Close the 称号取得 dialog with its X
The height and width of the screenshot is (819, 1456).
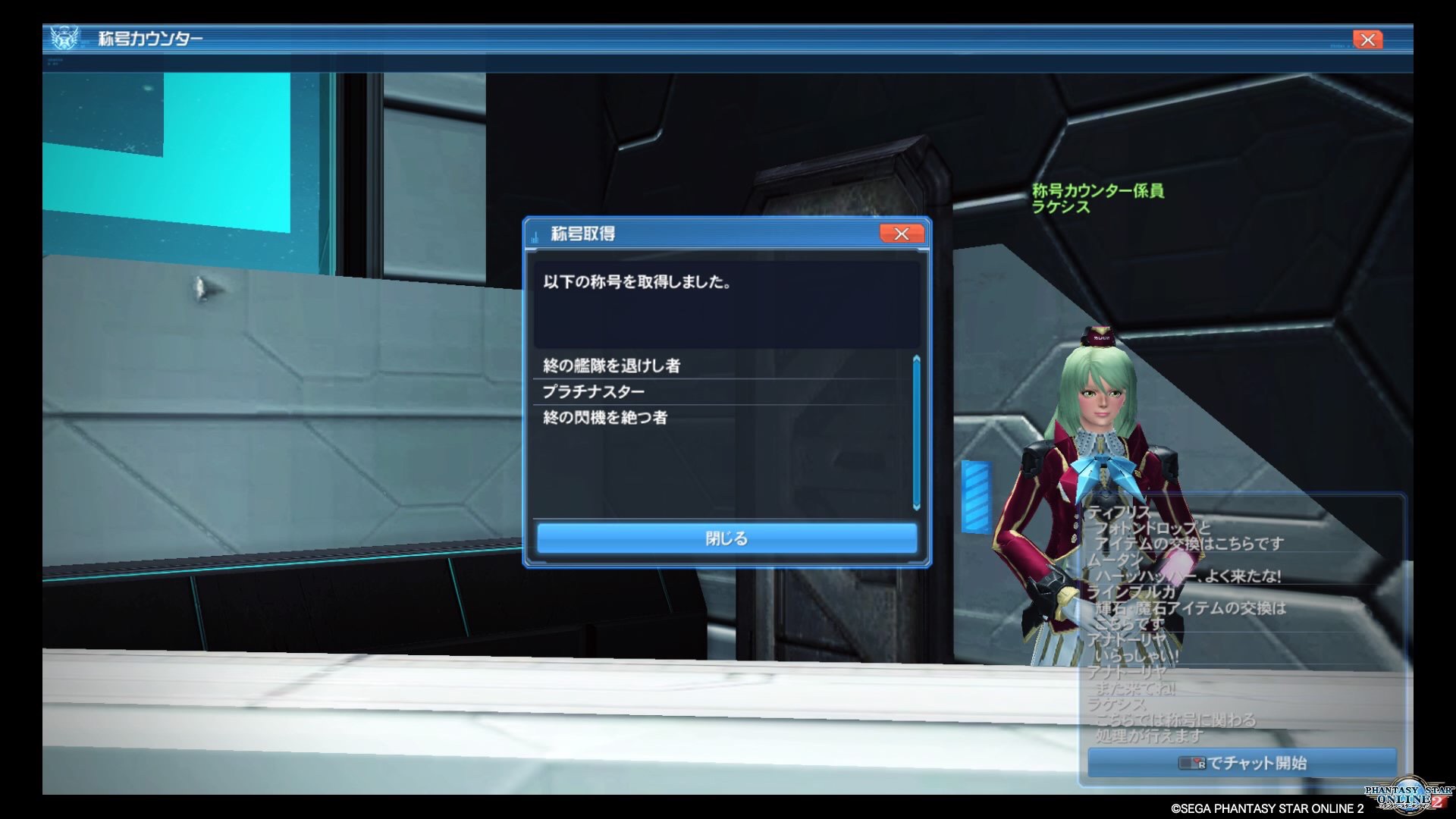[x=901, y=234]
